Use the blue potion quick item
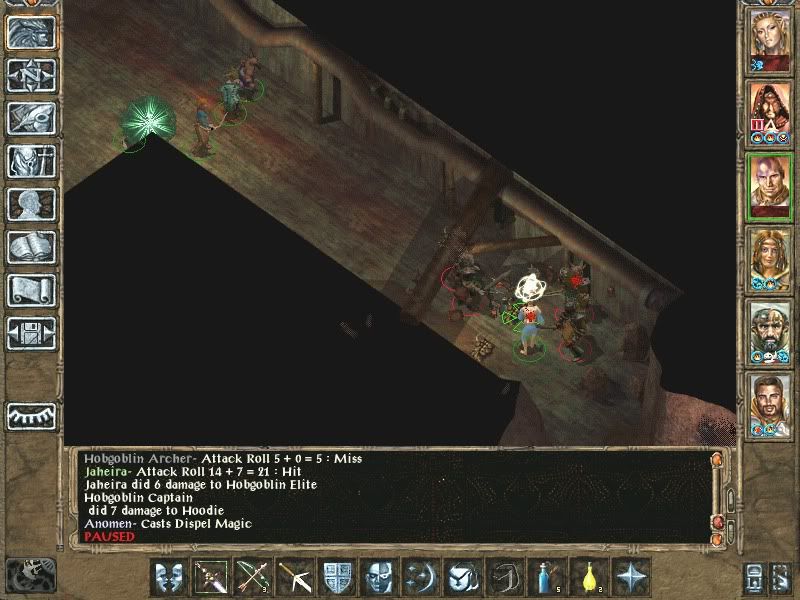This screenshot has width=800, height=600. click(x=546, y=577)
